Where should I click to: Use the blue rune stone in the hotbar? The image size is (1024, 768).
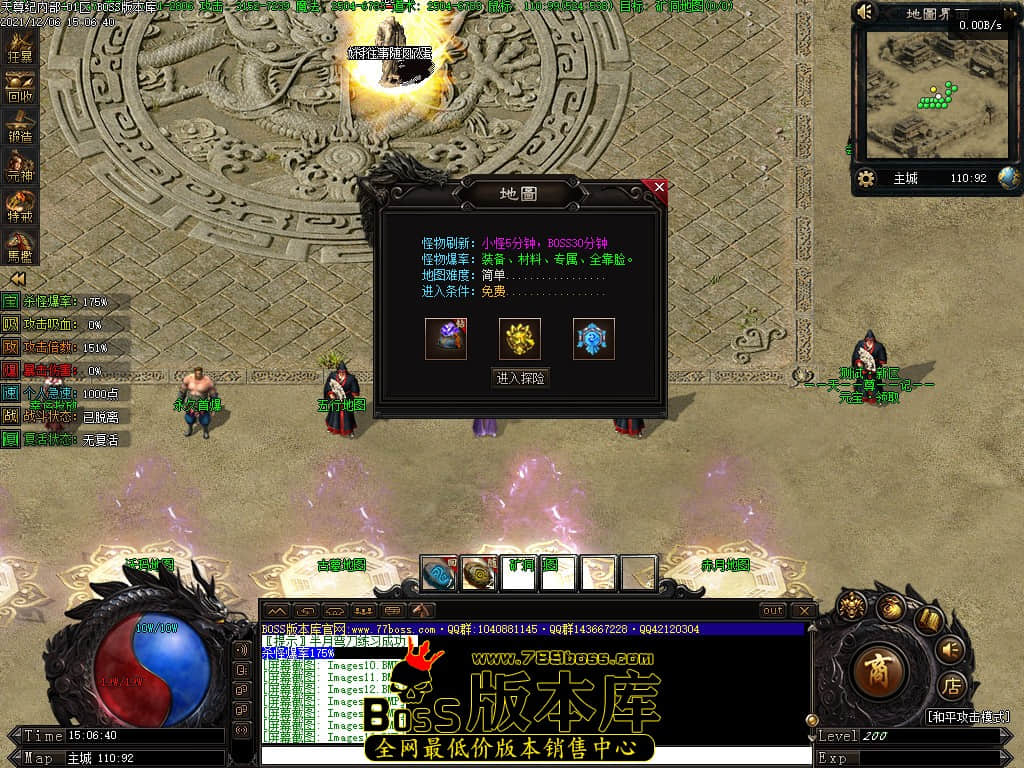tap(439, 575)
